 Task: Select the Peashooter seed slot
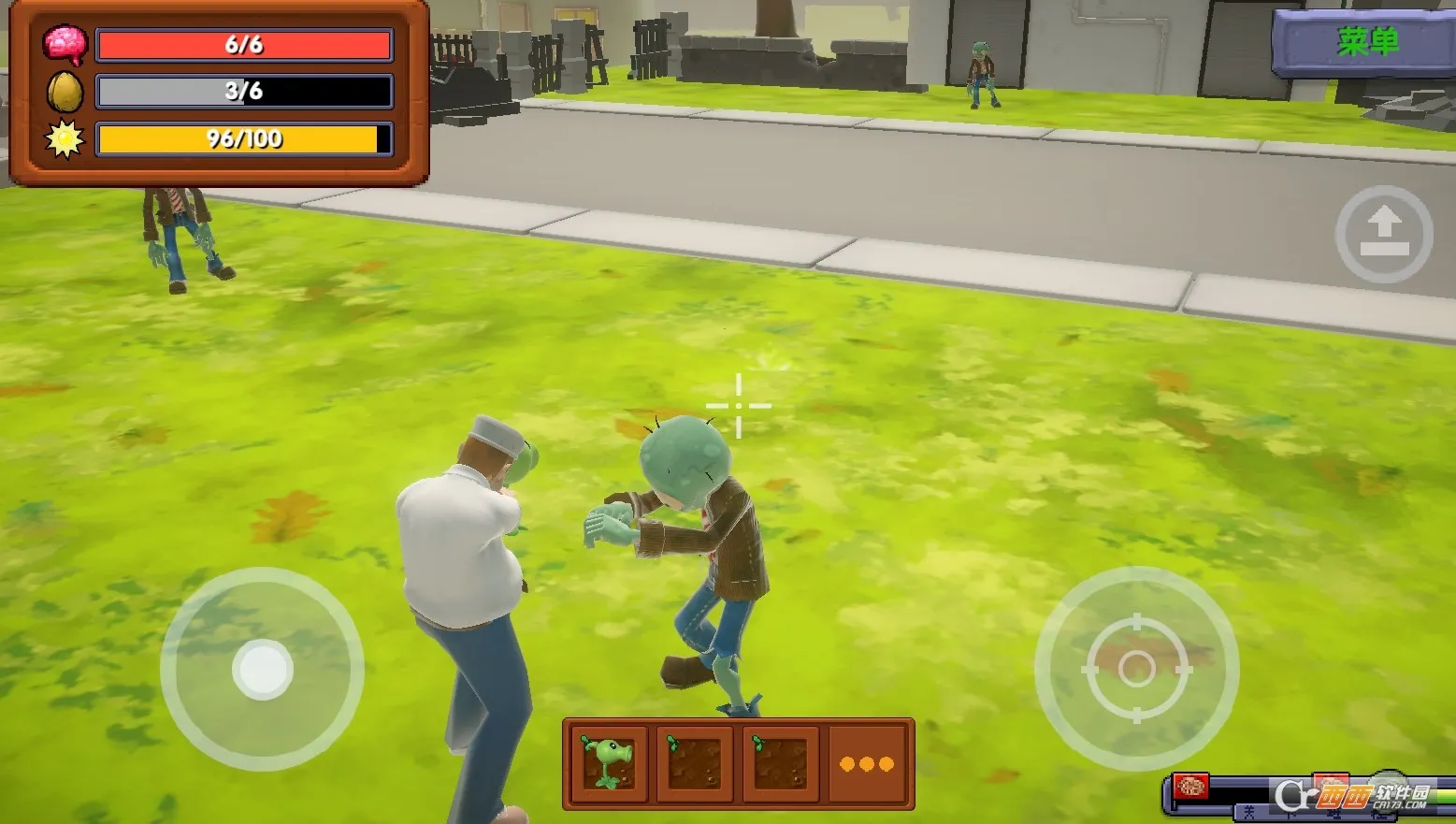pyautogui.click(x=608, y=763)
